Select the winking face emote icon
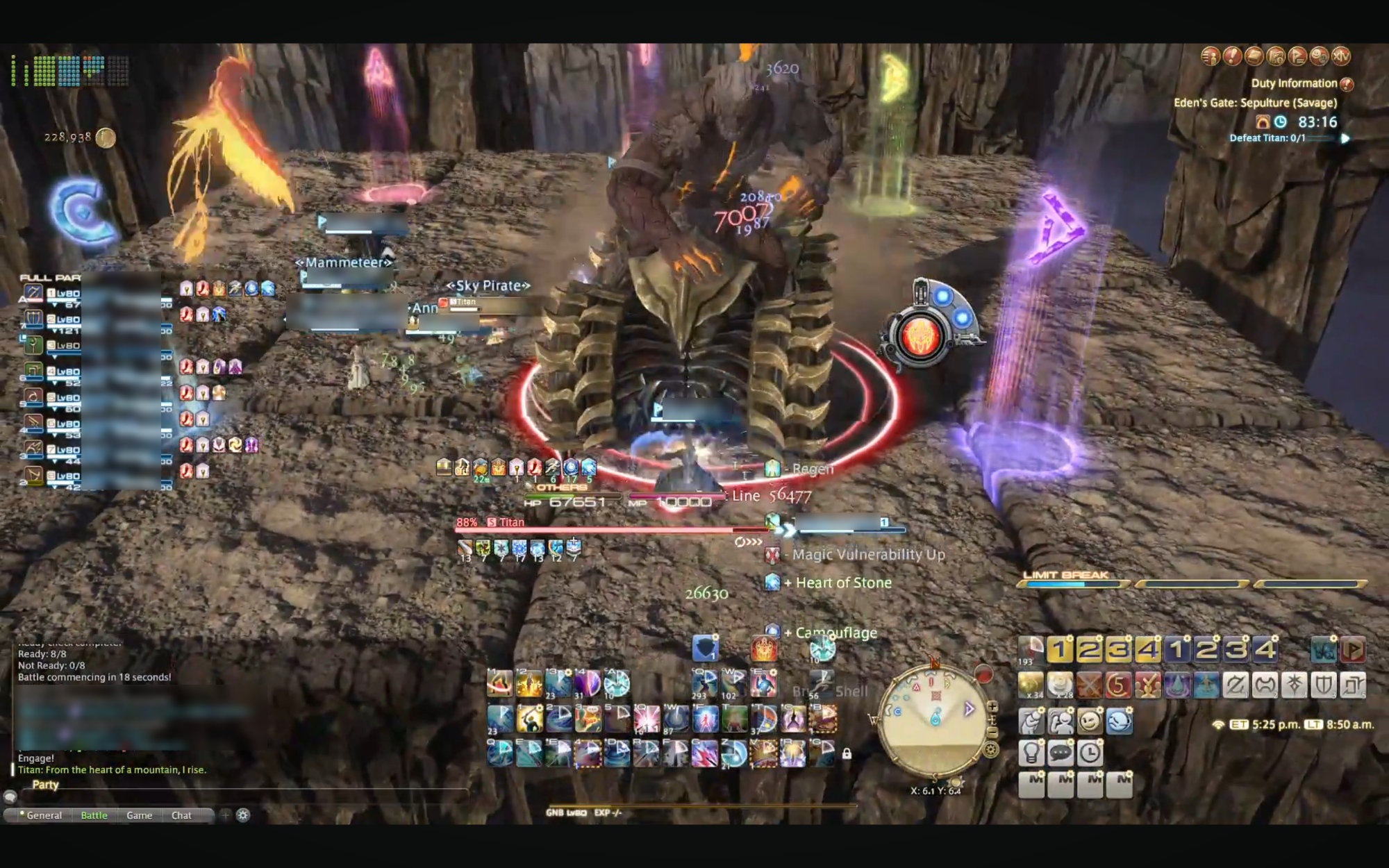This screenshot has height=868, width=1389. [1090, 721]
